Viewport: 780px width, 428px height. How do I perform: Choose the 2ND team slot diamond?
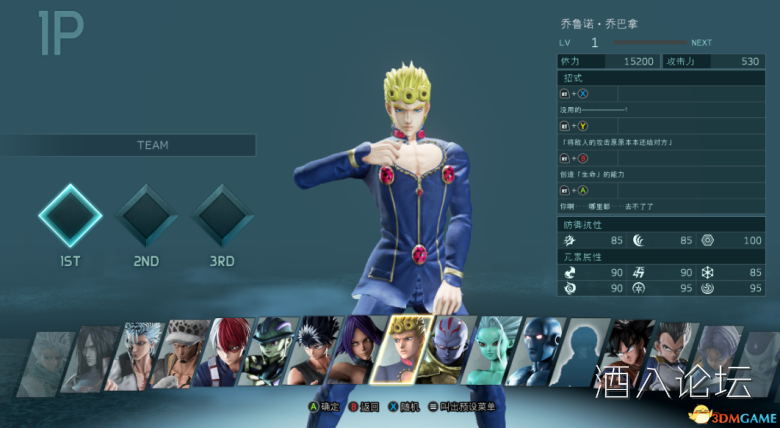(x=146, y=214)
